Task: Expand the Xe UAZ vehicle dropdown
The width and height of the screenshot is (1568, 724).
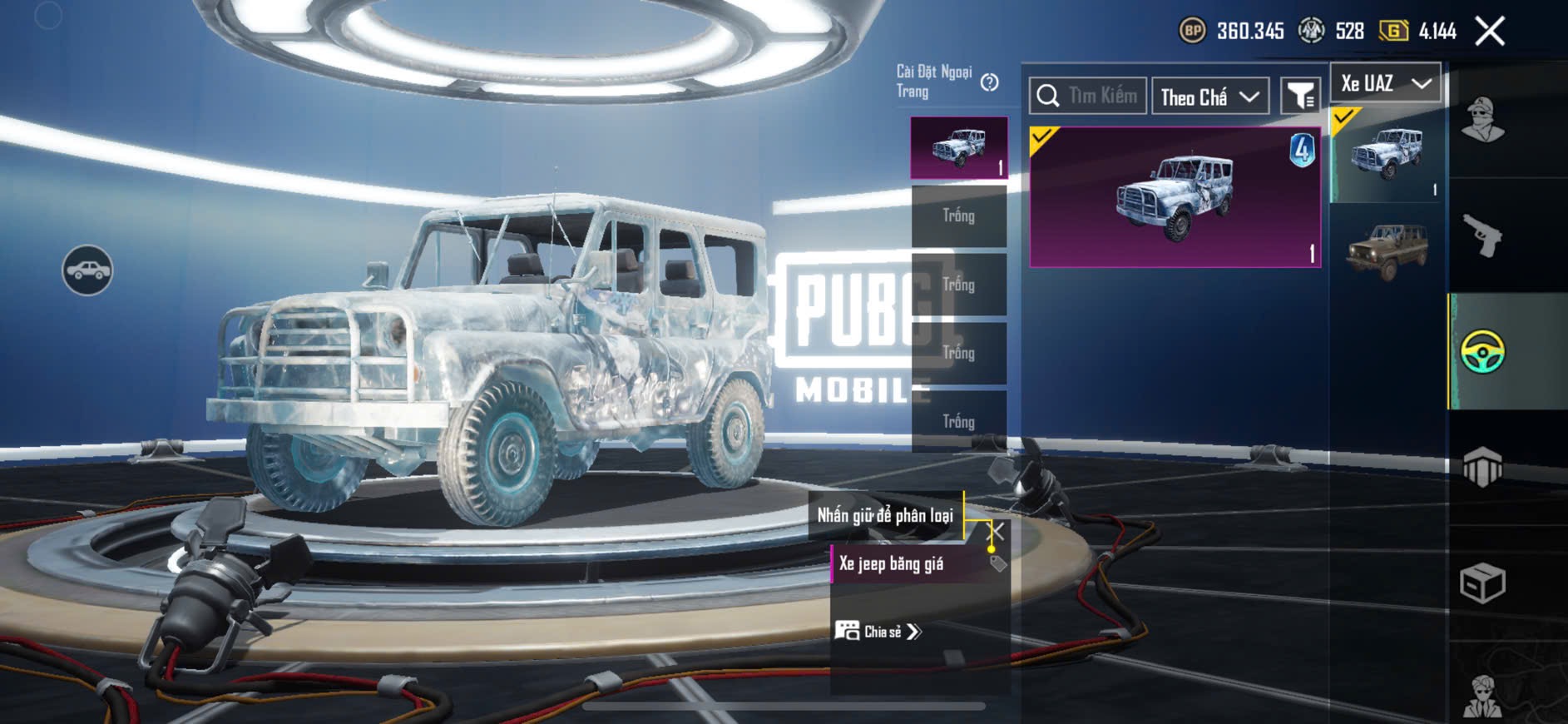Action: (1385, 83)
